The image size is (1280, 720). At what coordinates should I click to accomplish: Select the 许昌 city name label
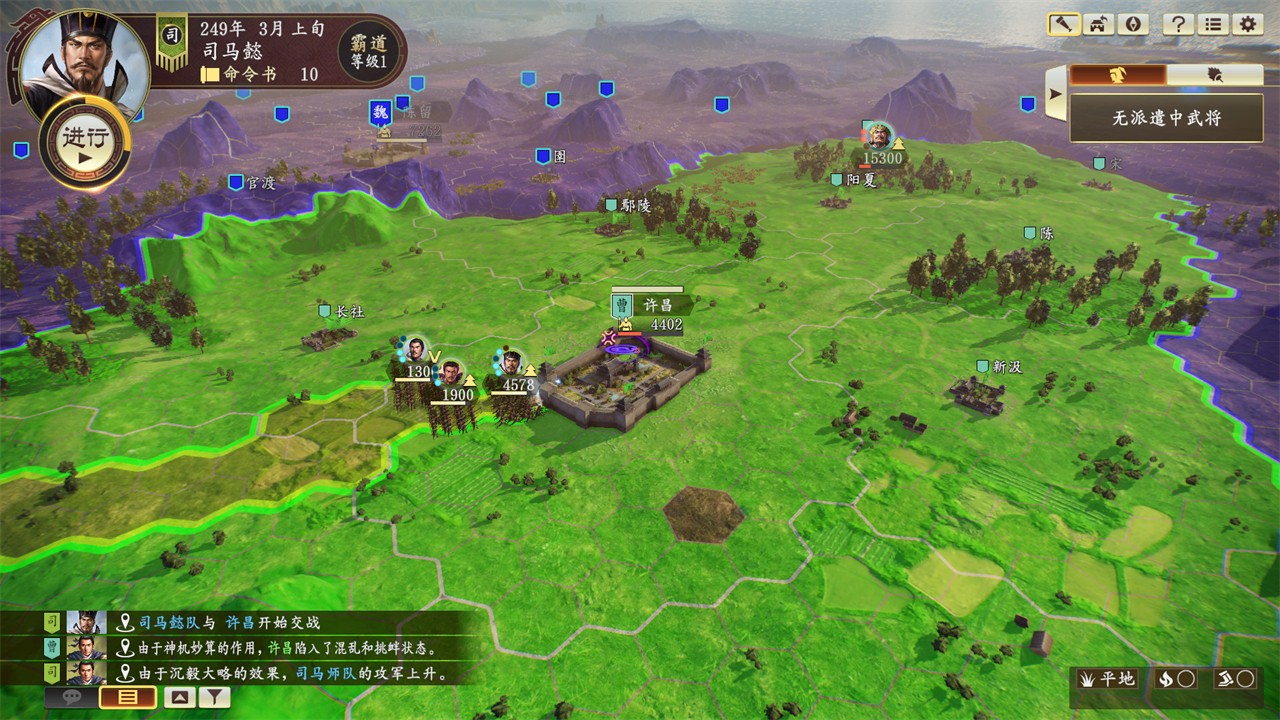[x=657, y=305]
